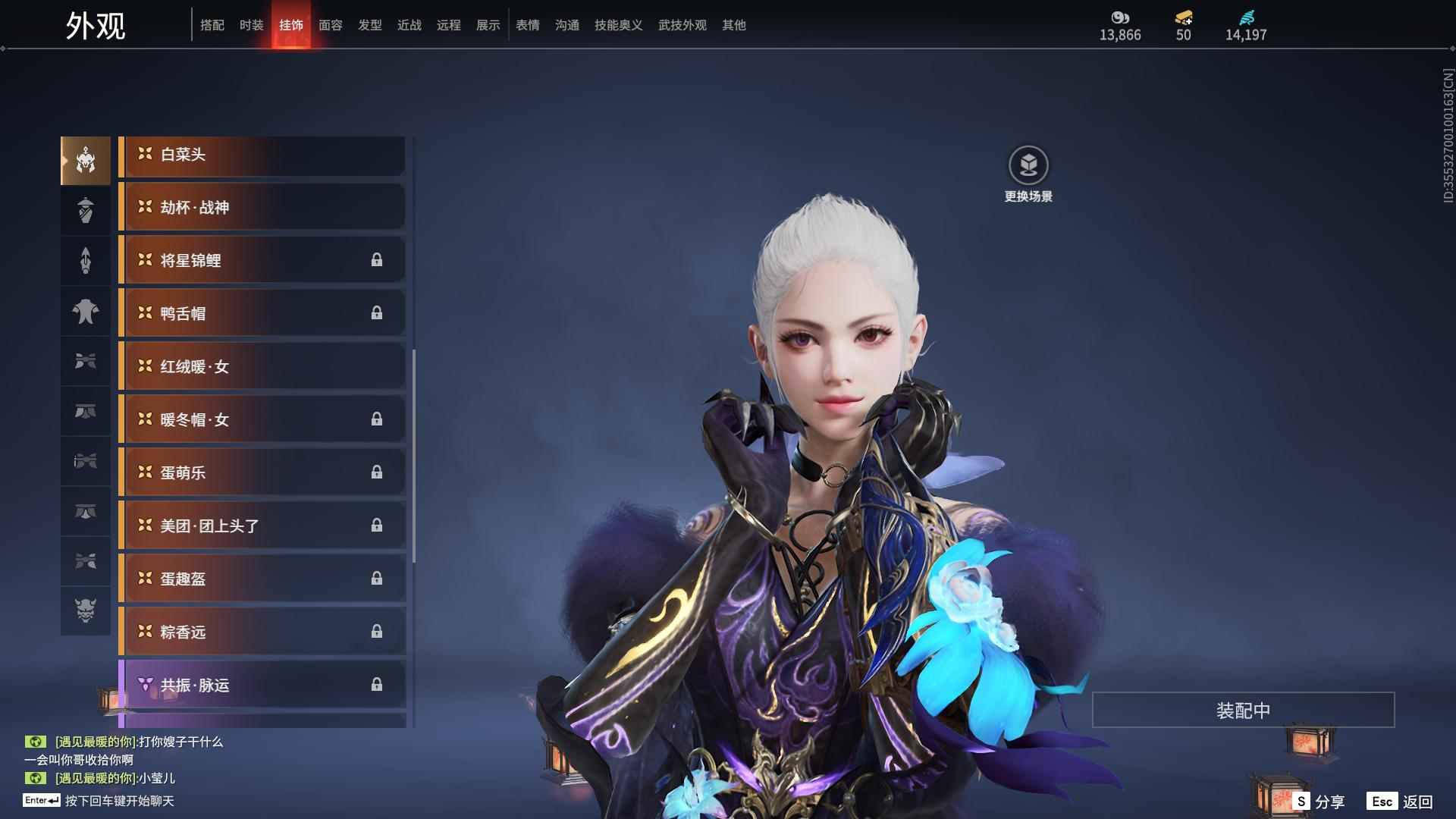Pick the locked 将星锦鲤 item
The width and height of the screenshot is (1456, 819).
click(x=262, y=261)
